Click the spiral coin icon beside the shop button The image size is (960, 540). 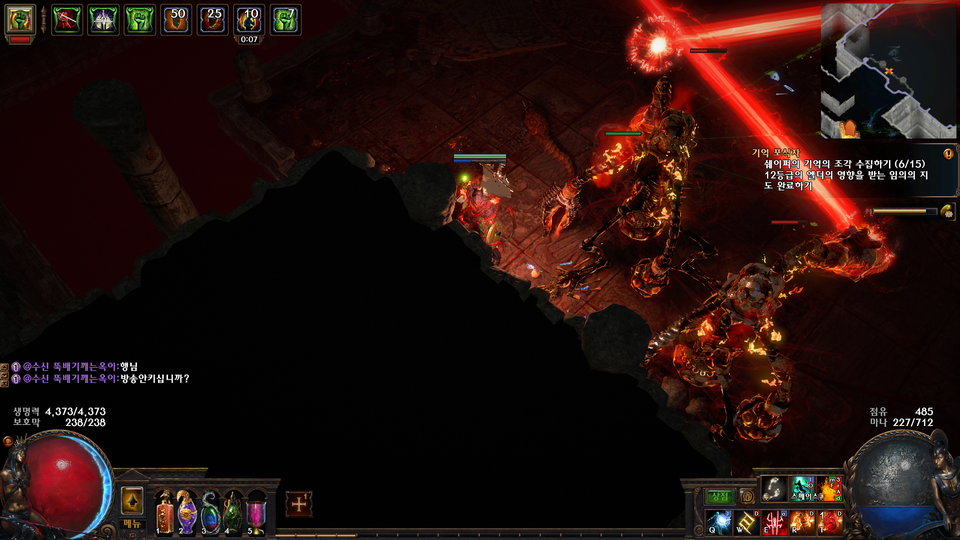tap(746, 496)
